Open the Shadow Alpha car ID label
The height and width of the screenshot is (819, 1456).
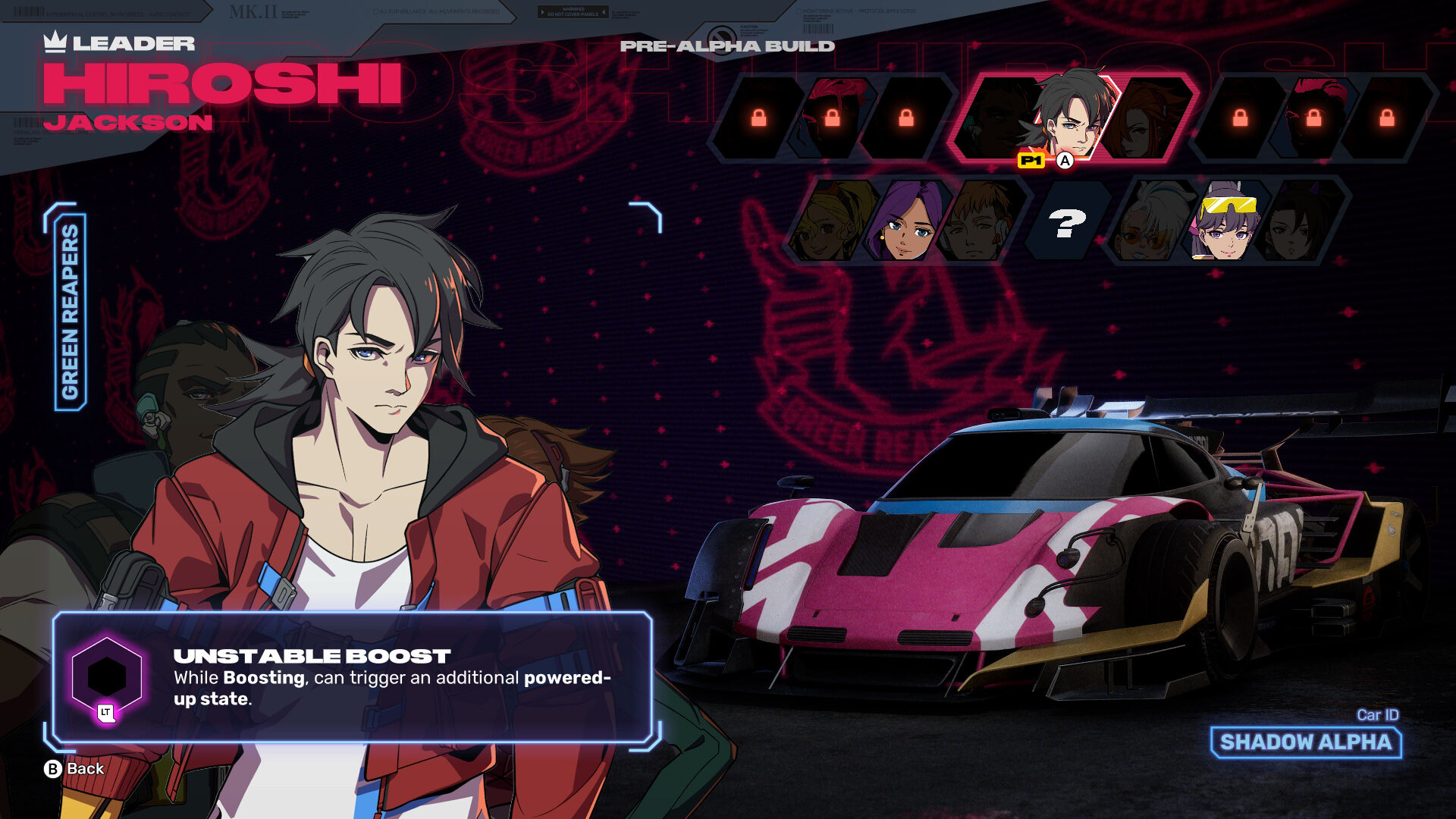coord(1306,742)
